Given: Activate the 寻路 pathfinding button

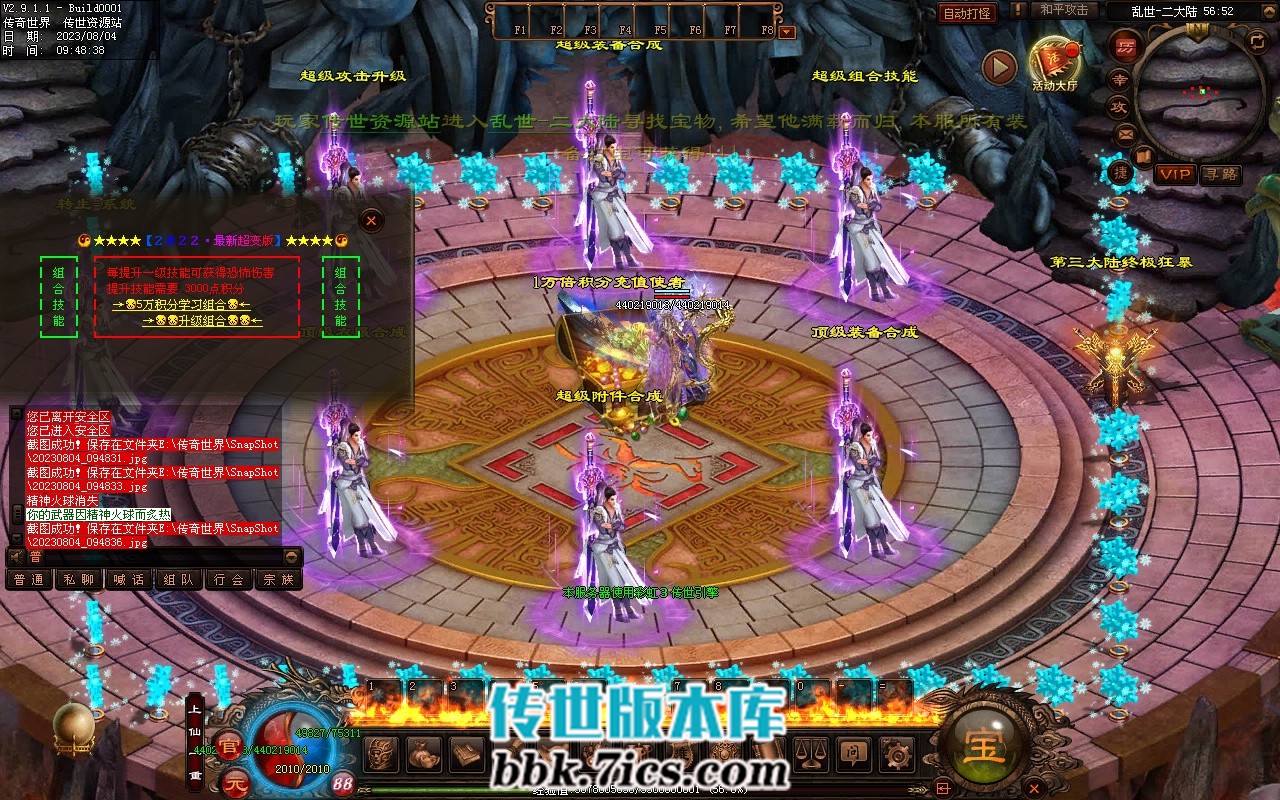Looking at the screenshot, I should click(1220, 174).
